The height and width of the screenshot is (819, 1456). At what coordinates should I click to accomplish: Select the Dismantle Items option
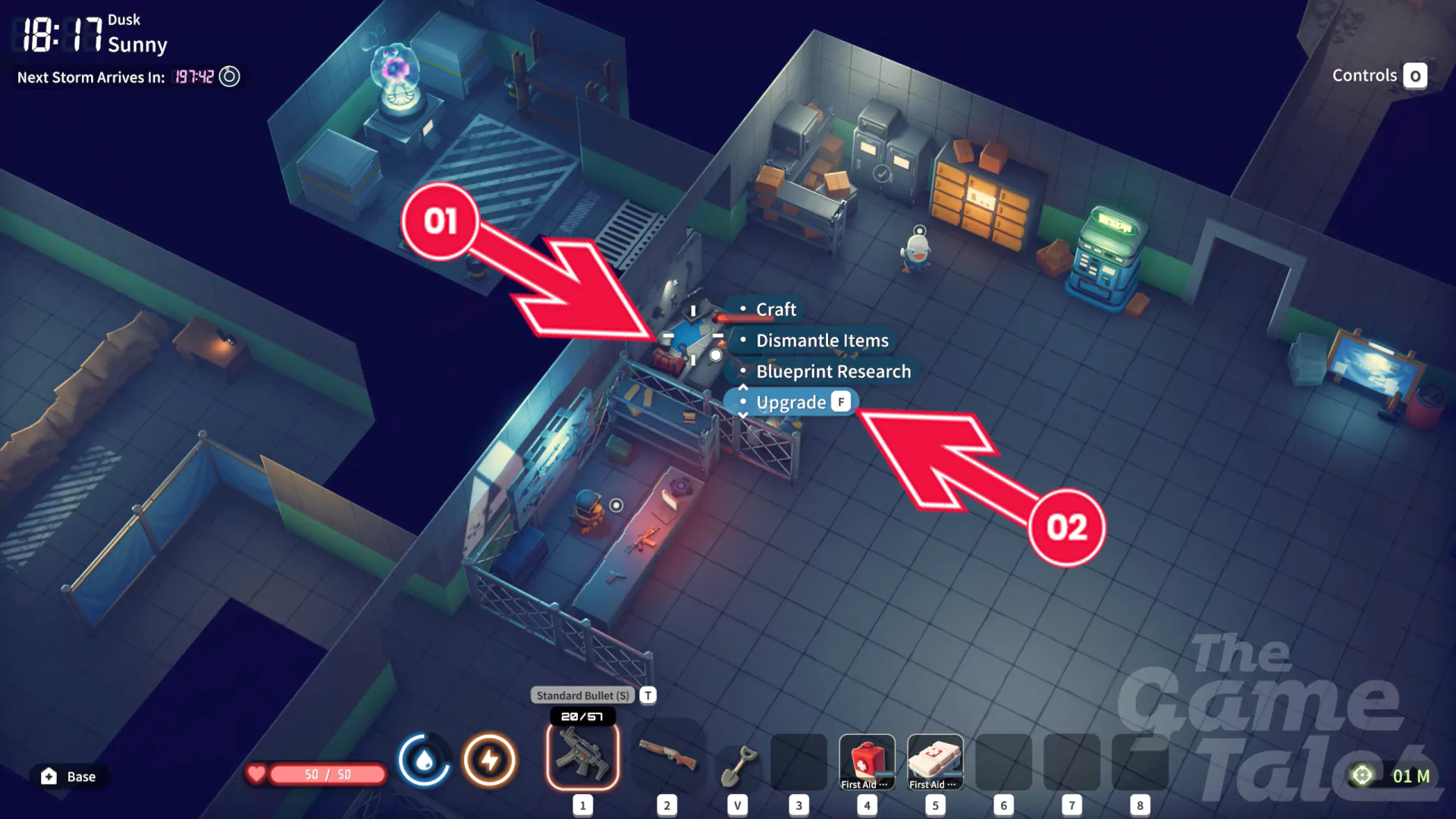coord(821,340)
